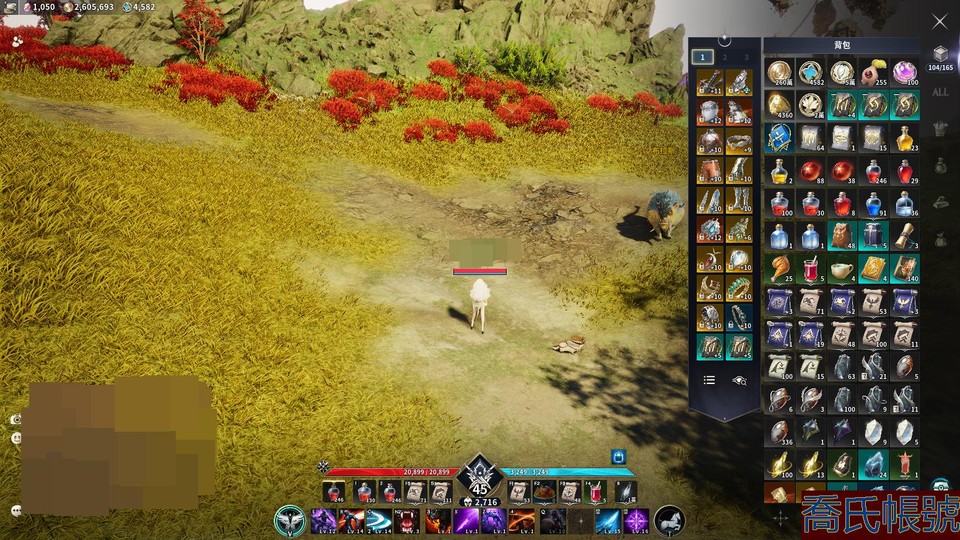This screenshot has height=540, width=960.
Task: Pick the purple orb item with count 100
Action: (904, 72)
